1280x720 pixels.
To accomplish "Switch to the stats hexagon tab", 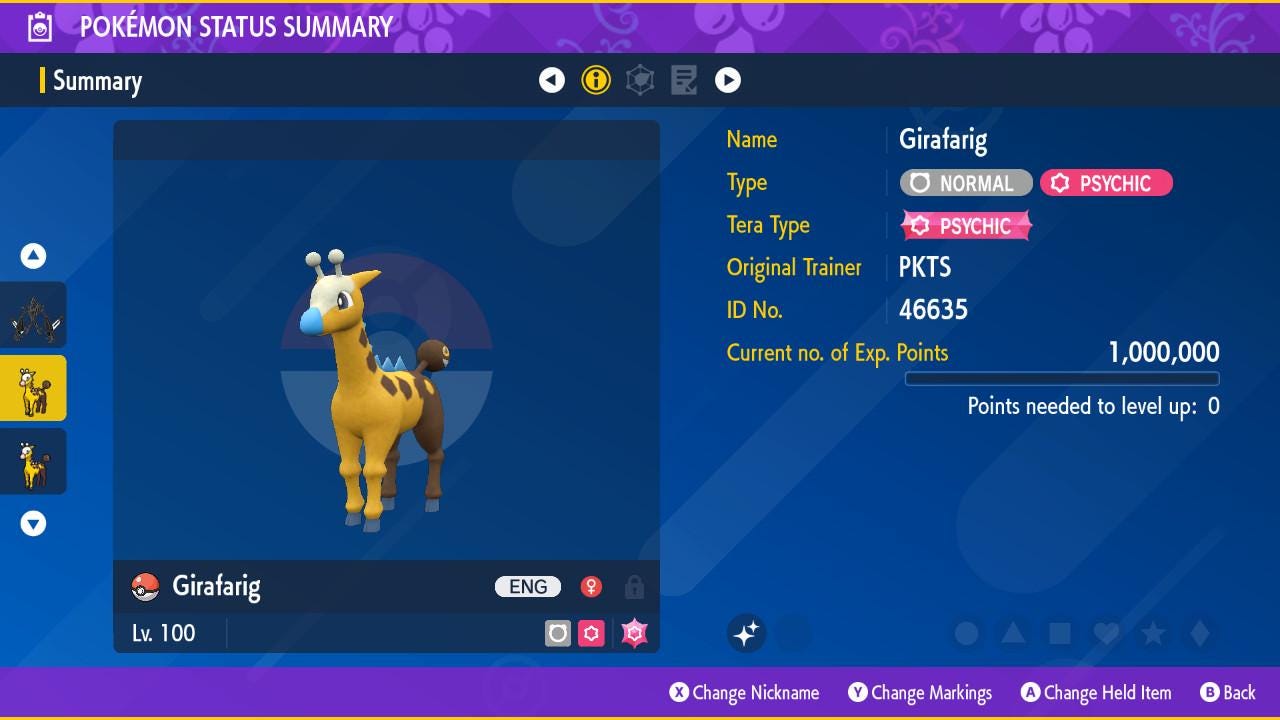I will 640,80.
